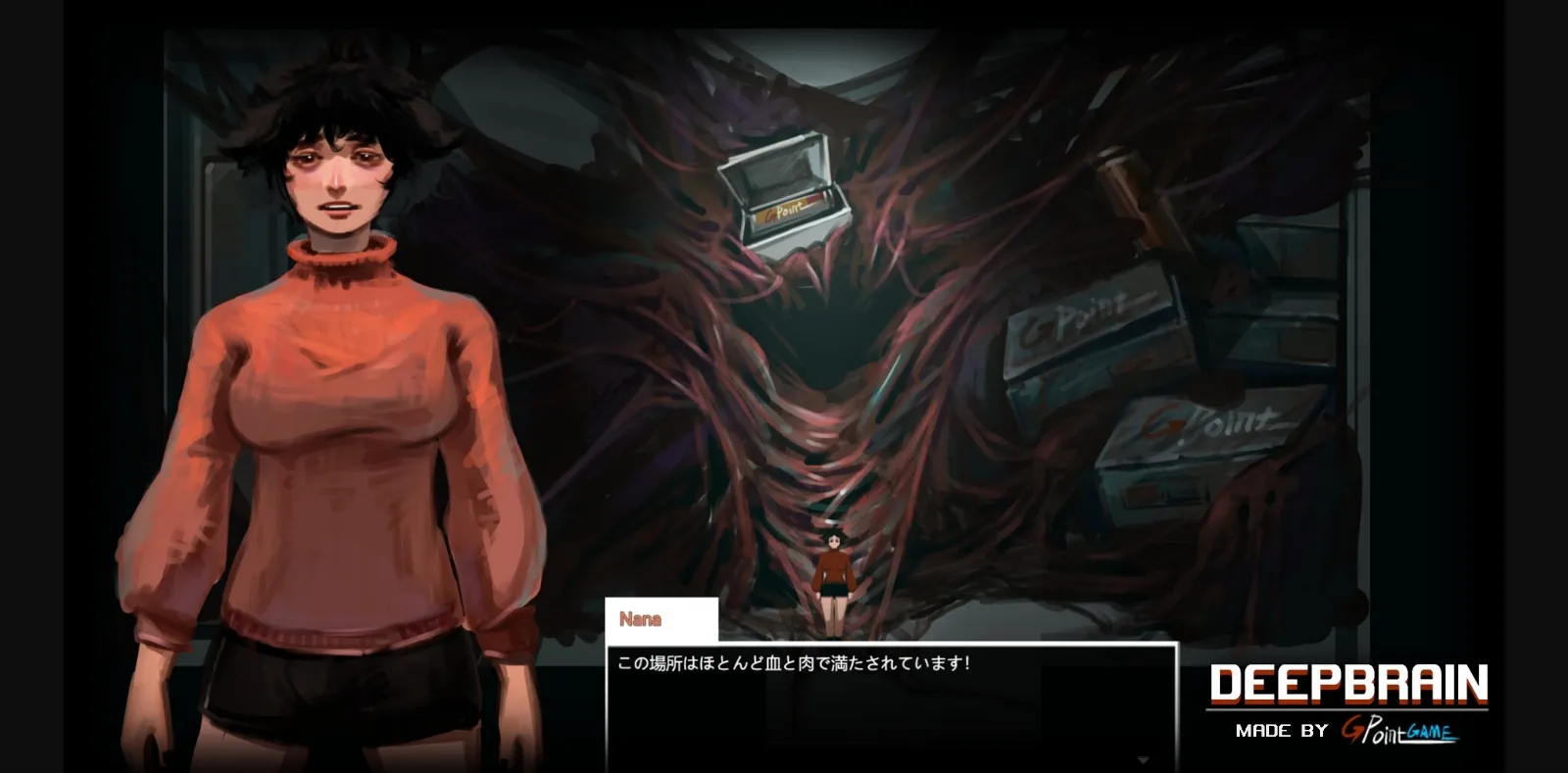Screen dimensions: 1568x773
Task: Click the Japanese dialogue line about blood and flesh
Action: click(x=794, y=662)
